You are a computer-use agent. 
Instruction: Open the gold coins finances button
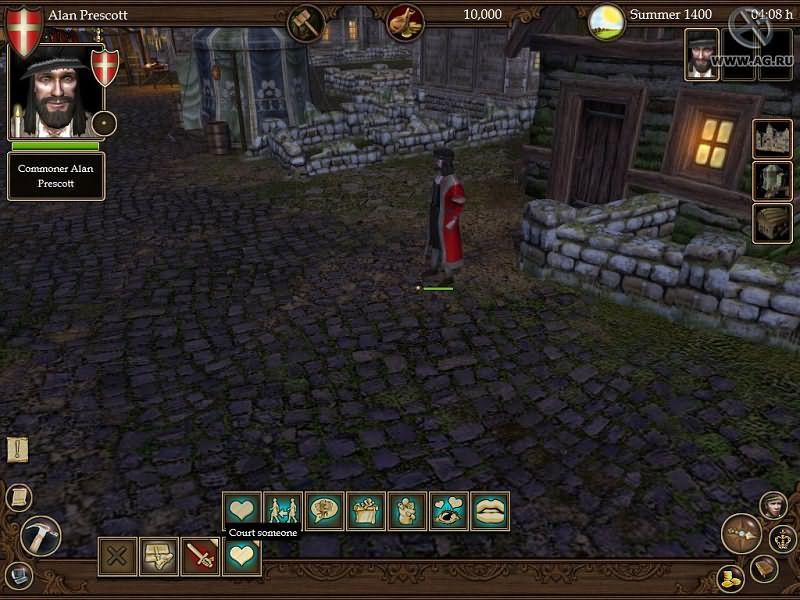click(x=730, y=578)
